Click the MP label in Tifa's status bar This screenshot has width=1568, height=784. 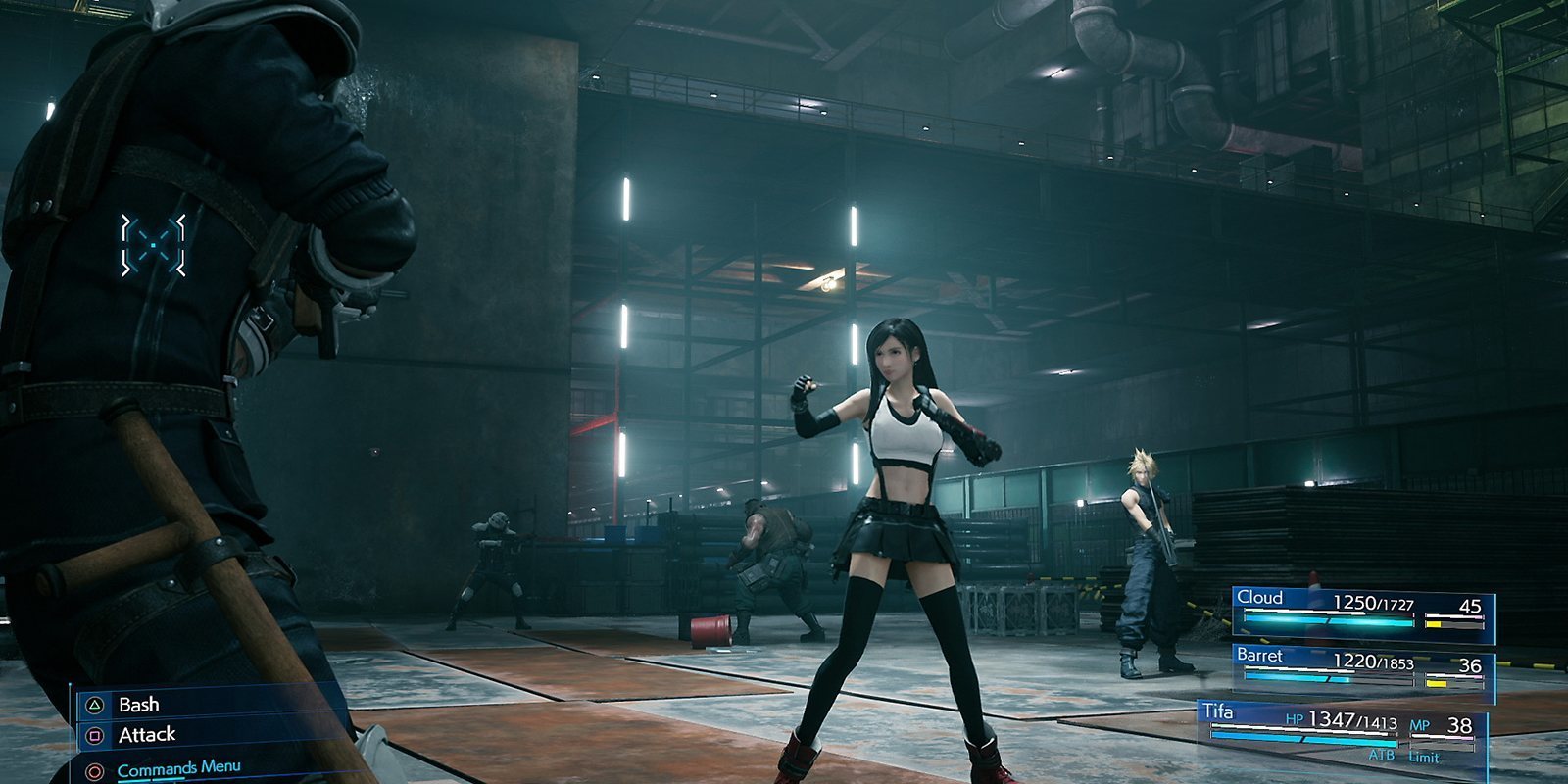click(1420, 725)
